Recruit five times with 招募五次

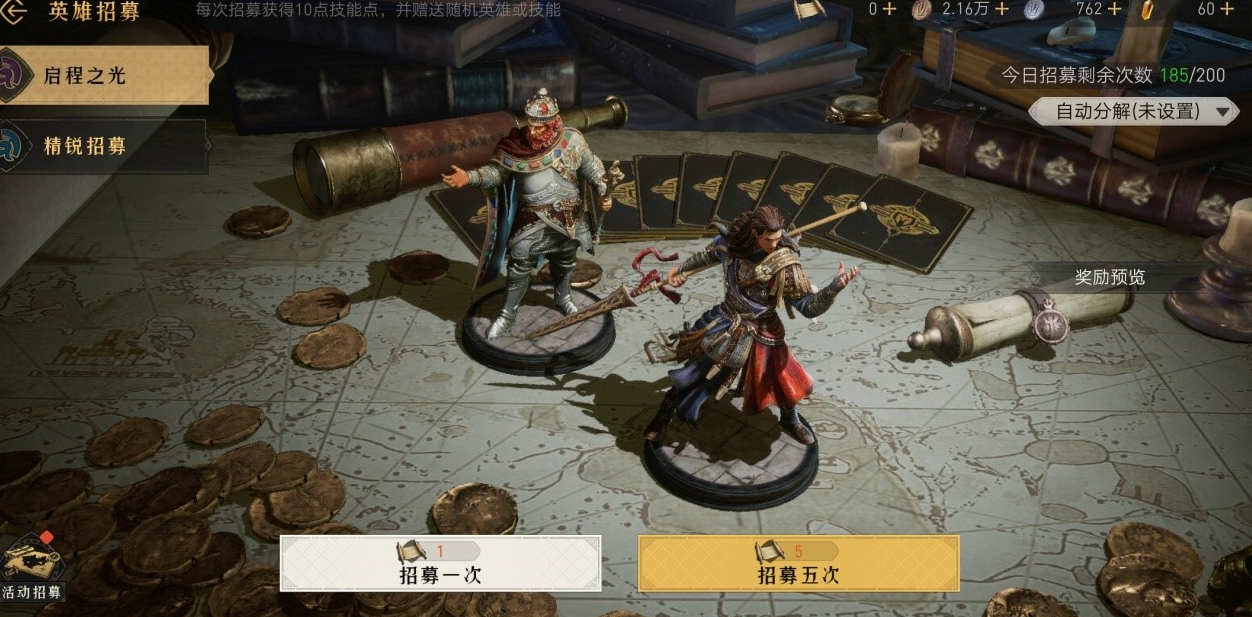tap(798, 564)
